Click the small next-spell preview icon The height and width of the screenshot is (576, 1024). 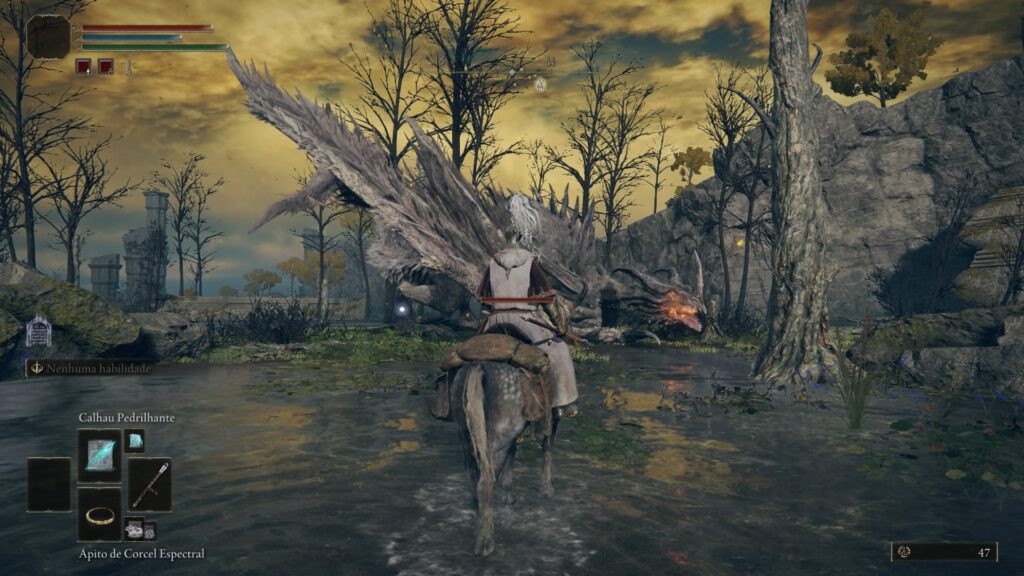coord(134,440)
